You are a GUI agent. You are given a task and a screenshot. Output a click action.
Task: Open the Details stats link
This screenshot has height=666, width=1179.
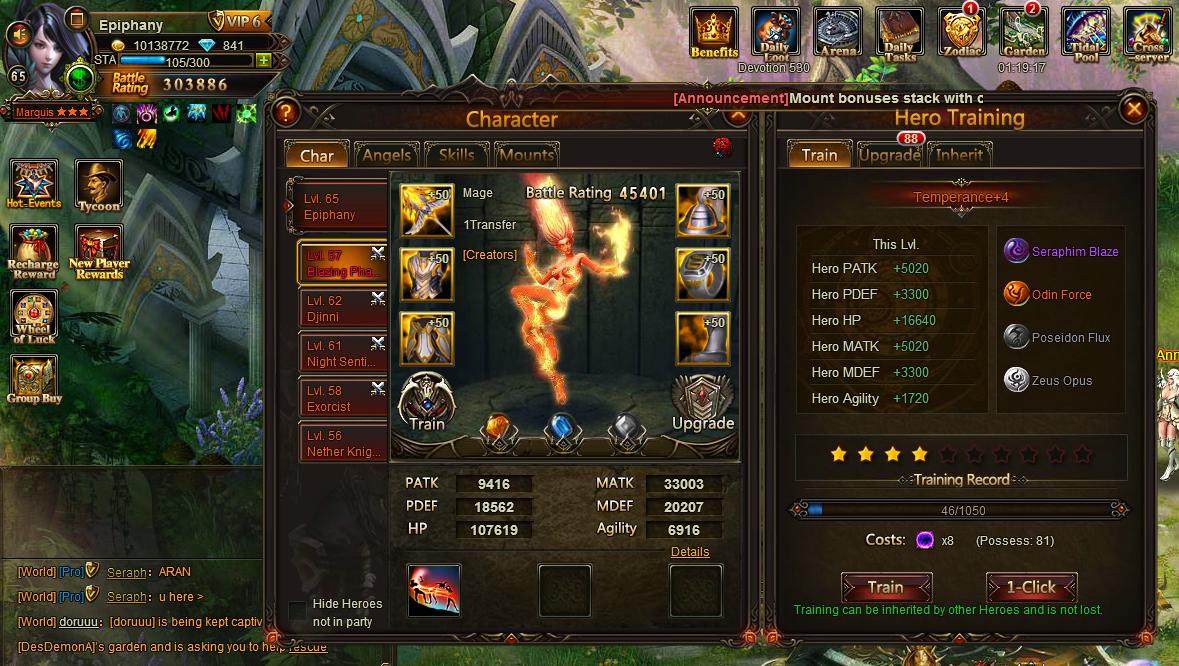[690, 552]
